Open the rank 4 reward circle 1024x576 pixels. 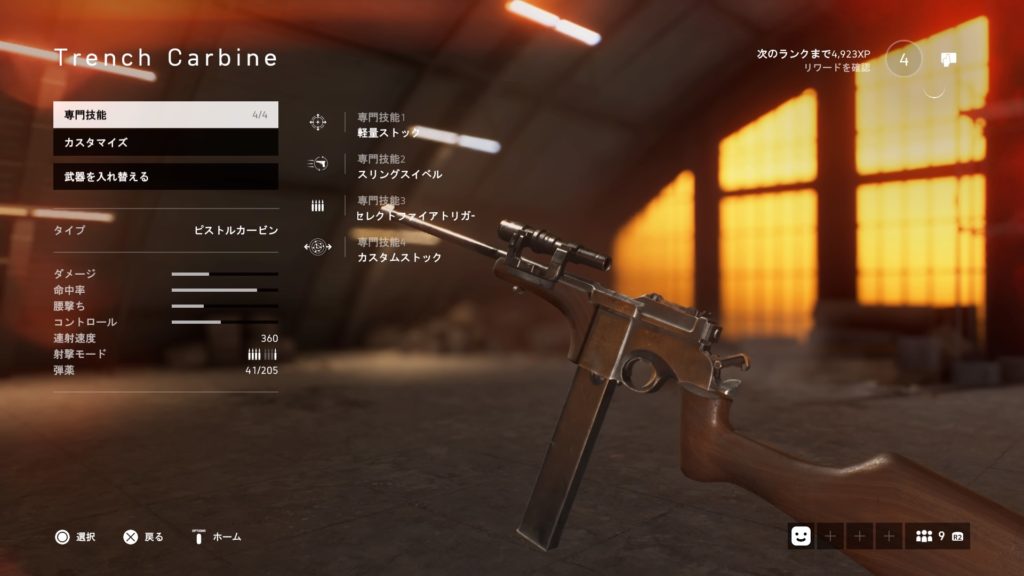[904, 58]
